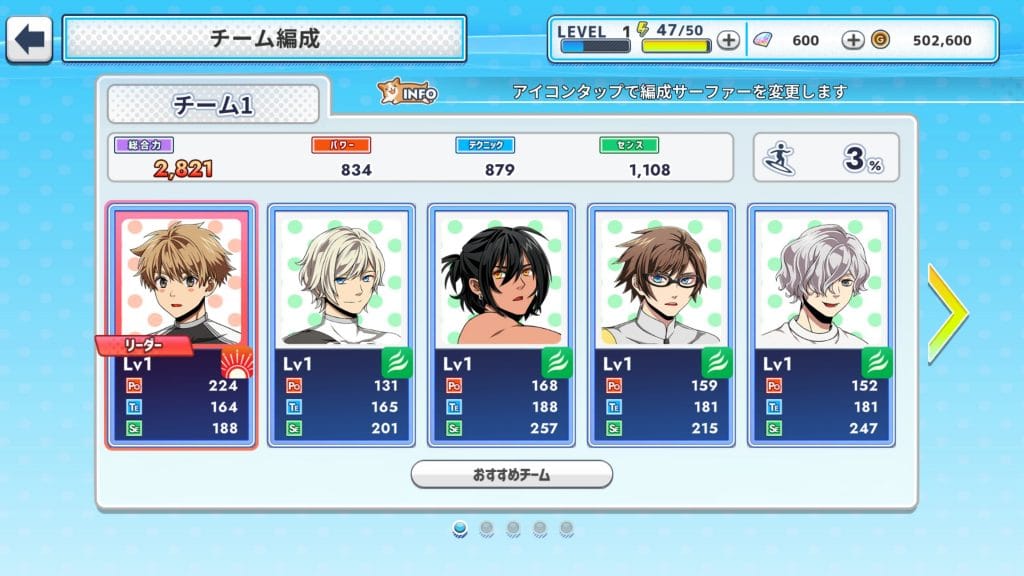
Task: Add stamina with the plus button
Action: point(729,41)
